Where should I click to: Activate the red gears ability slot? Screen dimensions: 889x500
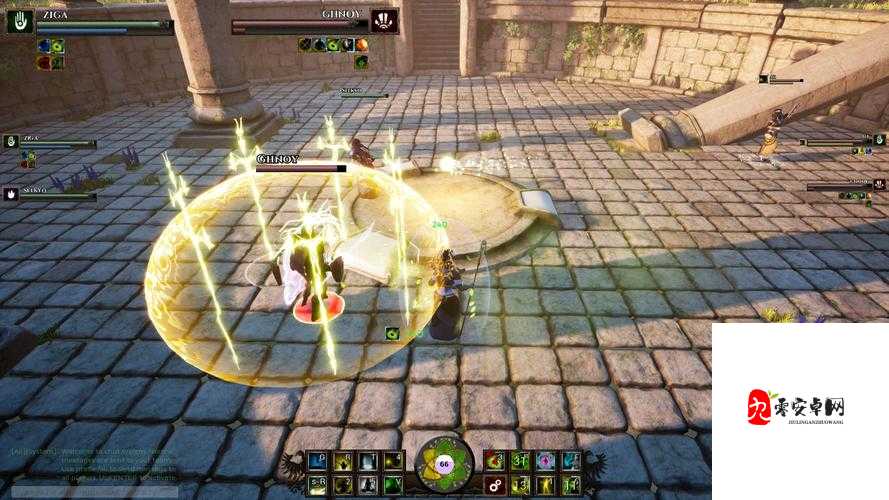click(493, 486)
